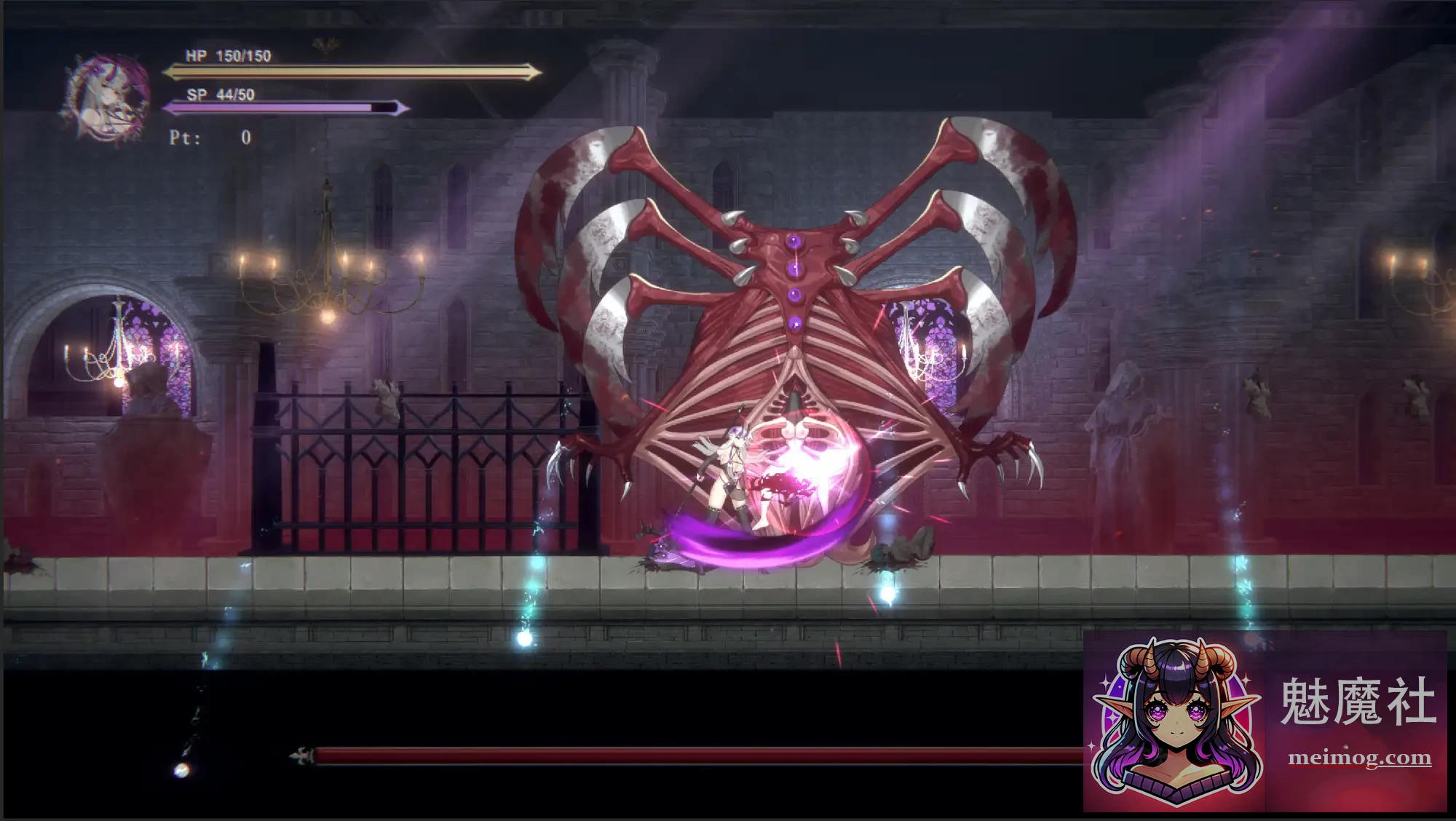Screen dimensions: 1456x821
Task: Toggle the HP 150/150 health bar display
Action: (x=349, y=71)
